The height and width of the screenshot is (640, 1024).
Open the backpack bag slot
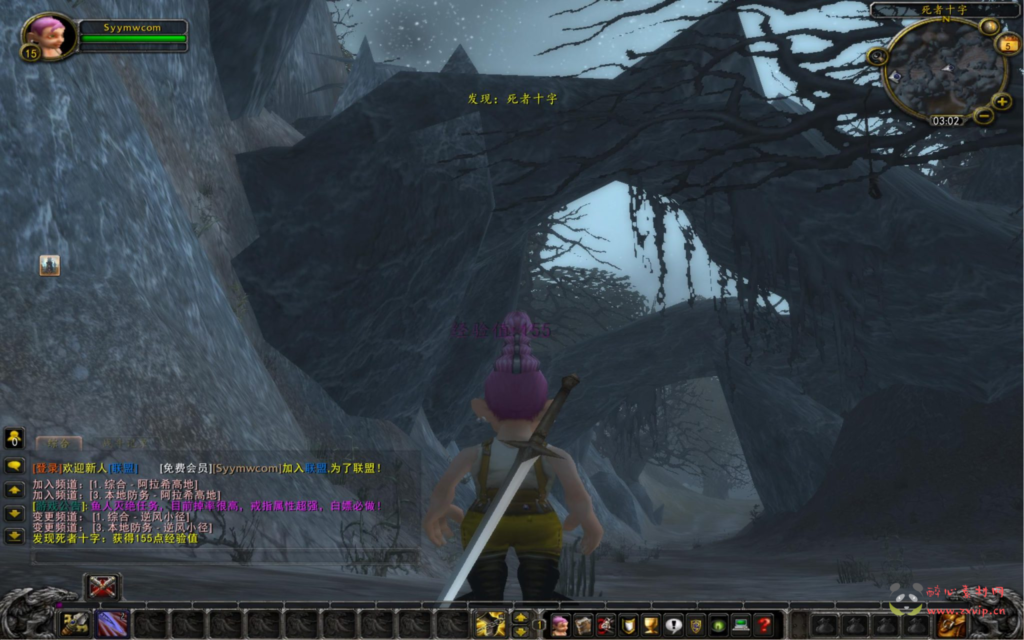click(950, 624)
